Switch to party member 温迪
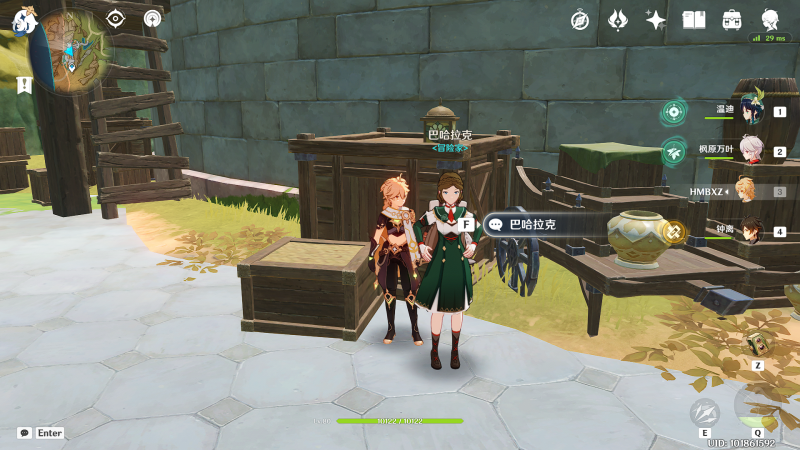Viewport: 800px width, 450px height. (750, 112)
